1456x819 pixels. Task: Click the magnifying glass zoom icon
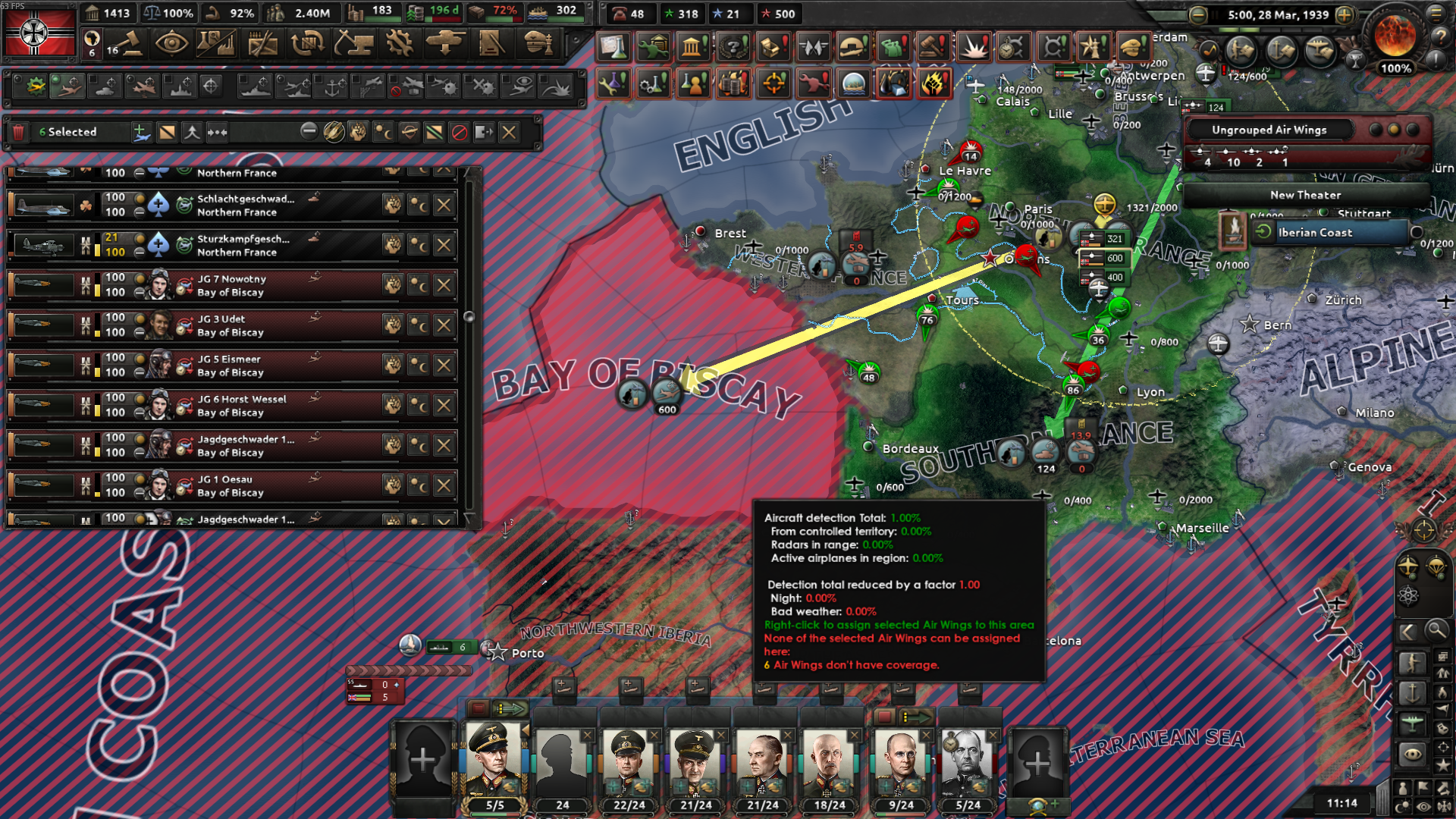click(x=1438, y=629)
